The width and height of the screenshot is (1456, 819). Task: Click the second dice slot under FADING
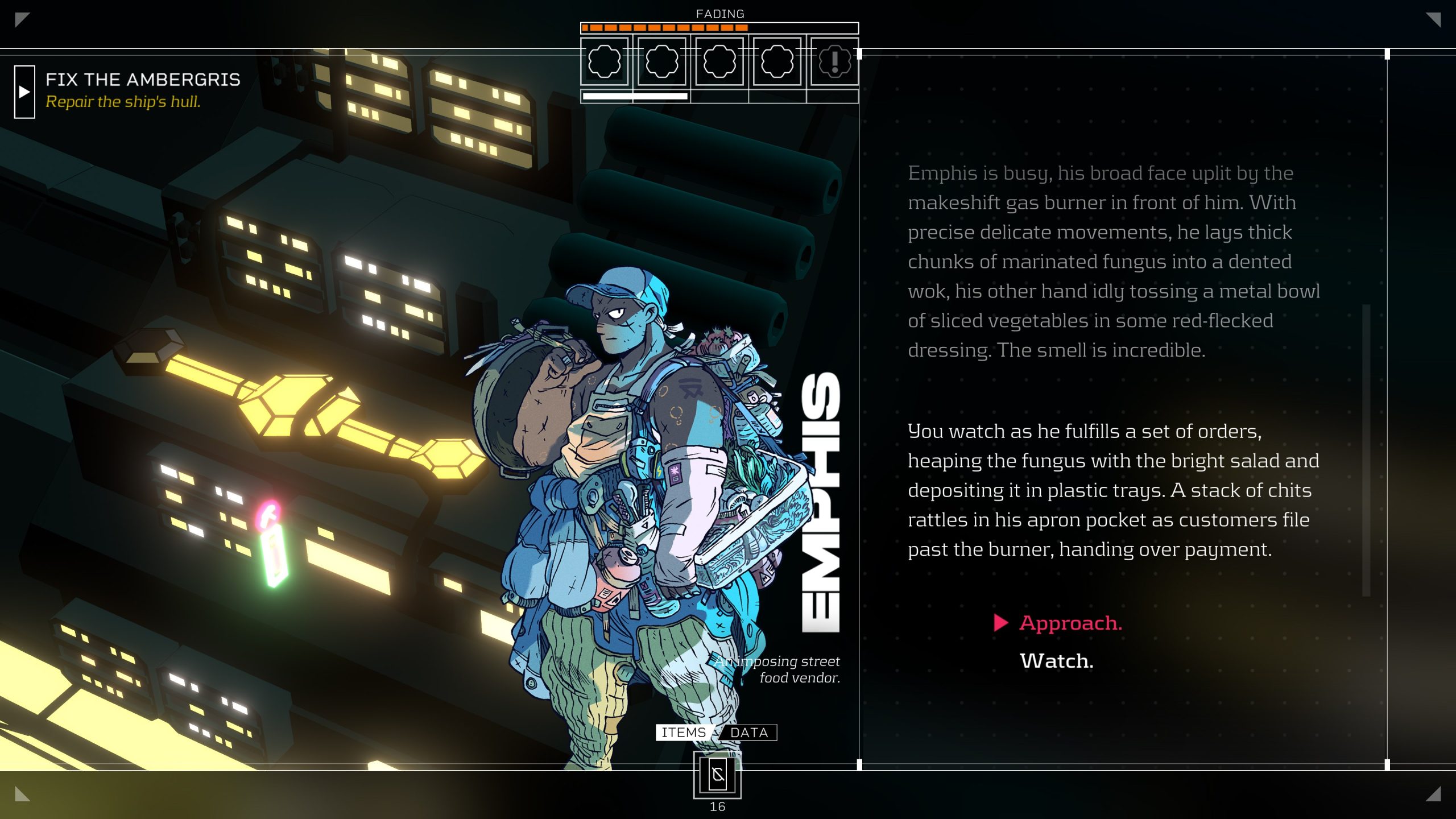pyautogui.click(x=661, y=61)
